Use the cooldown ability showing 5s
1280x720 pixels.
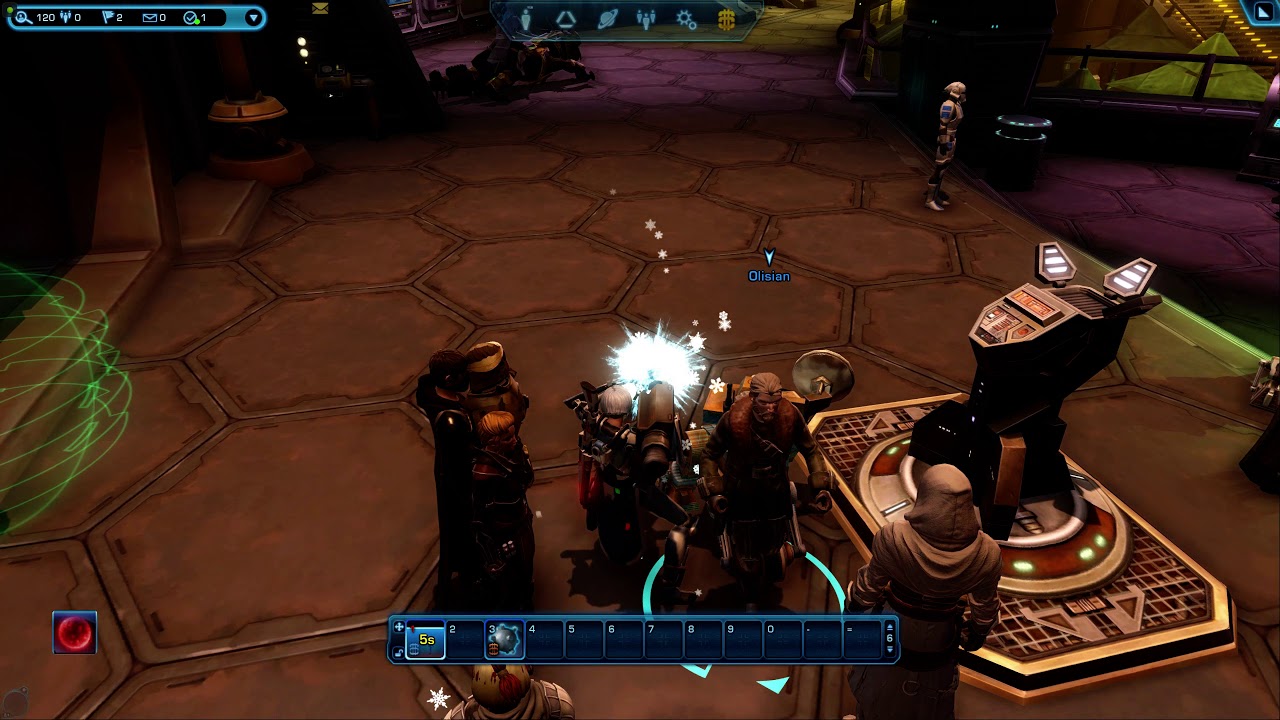click(x=426, y=640)
